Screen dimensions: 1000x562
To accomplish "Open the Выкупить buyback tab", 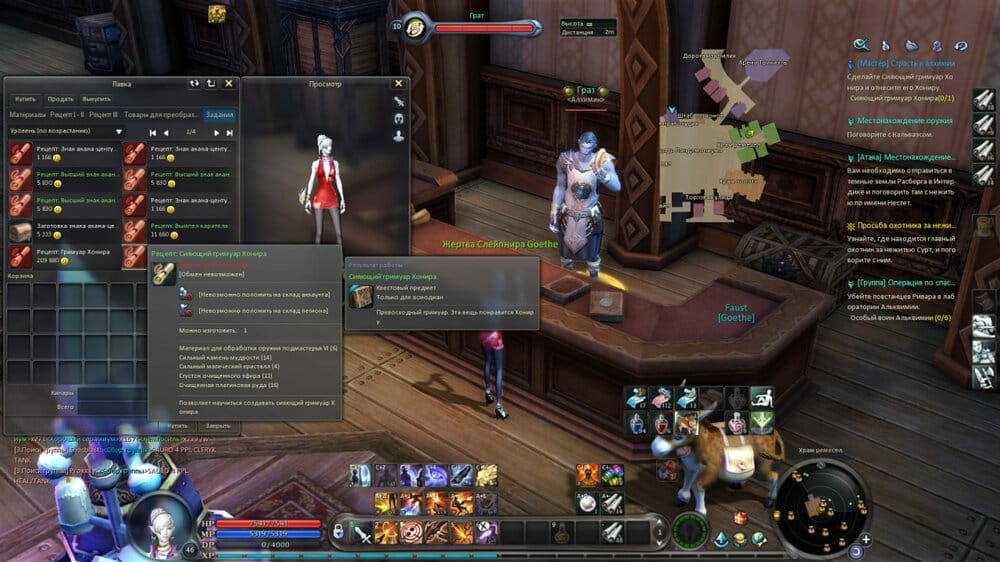I will tap(97, 99).
